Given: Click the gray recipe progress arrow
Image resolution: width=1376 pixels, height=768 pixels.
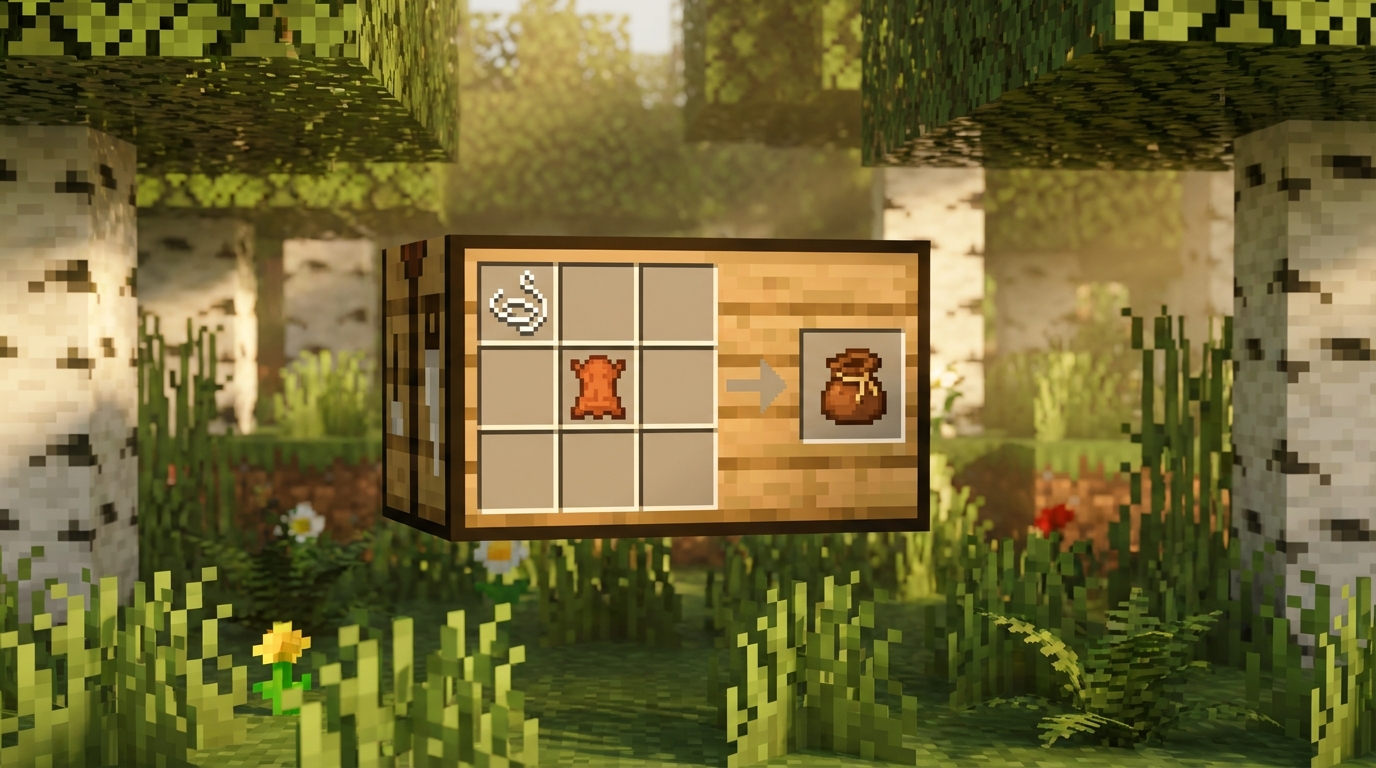Looking at the screenshot, I should [x=753, y=385].
